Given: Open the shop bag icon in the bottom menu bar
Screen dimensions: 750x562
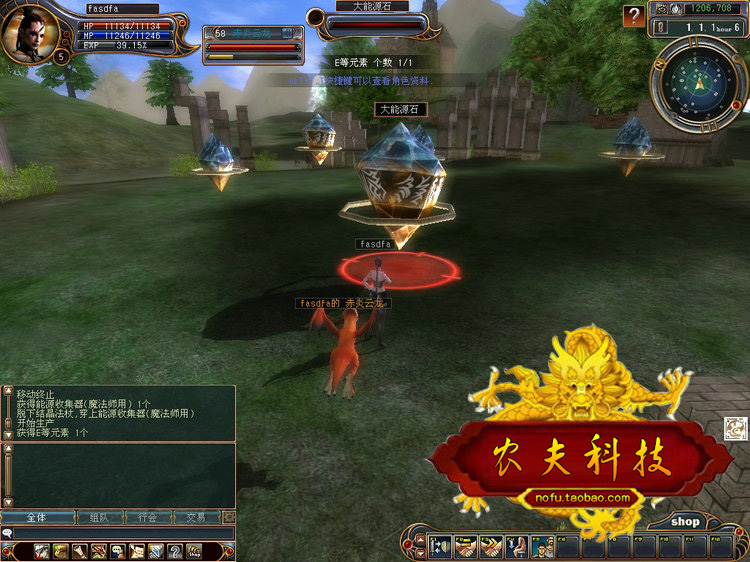Looking at the screenshot, I should (193, 551).
